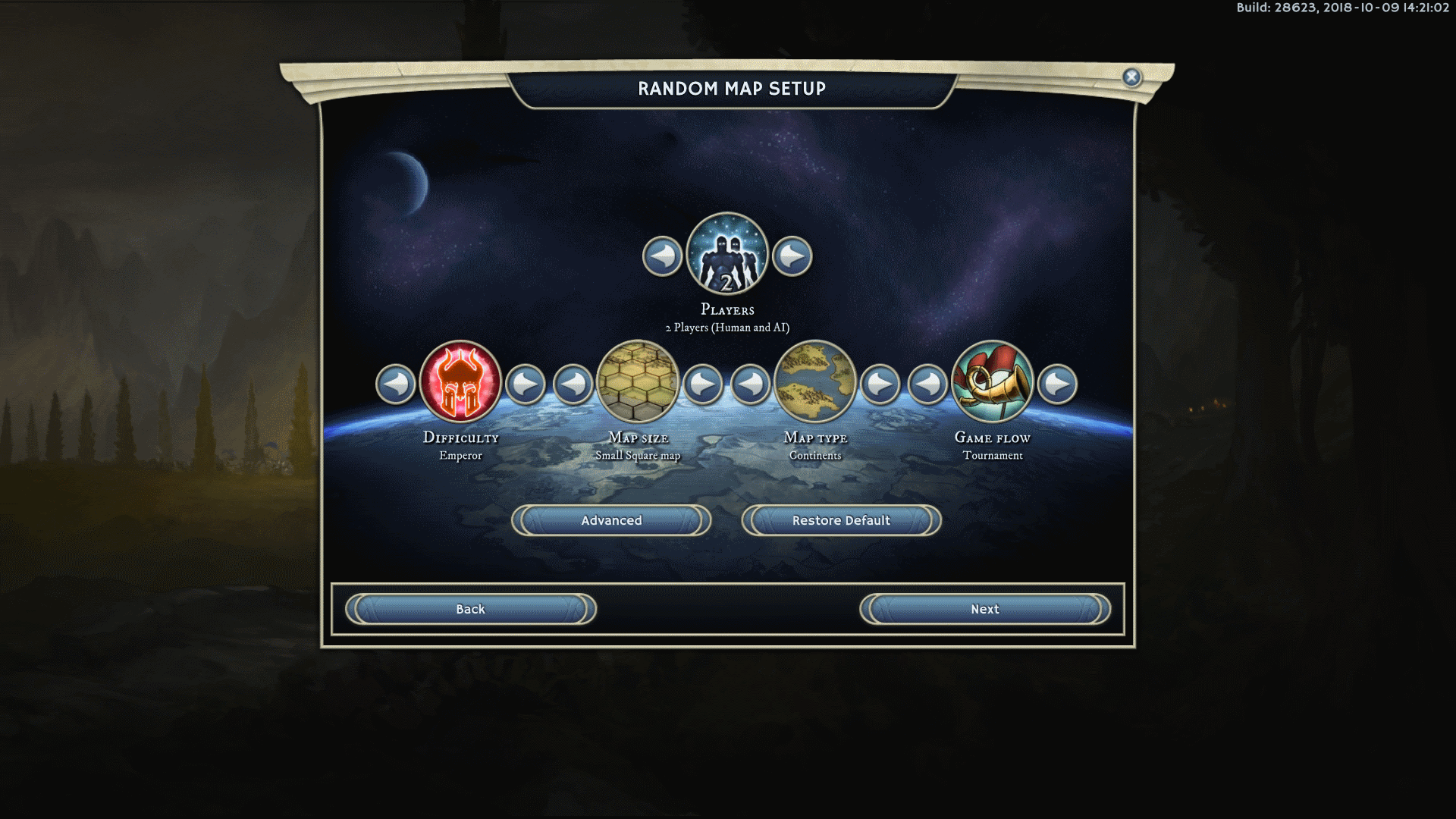The width and height of the screenshot is (1456, 819).
Task: Increase the number of players
Action: click(x=792, y=256)
